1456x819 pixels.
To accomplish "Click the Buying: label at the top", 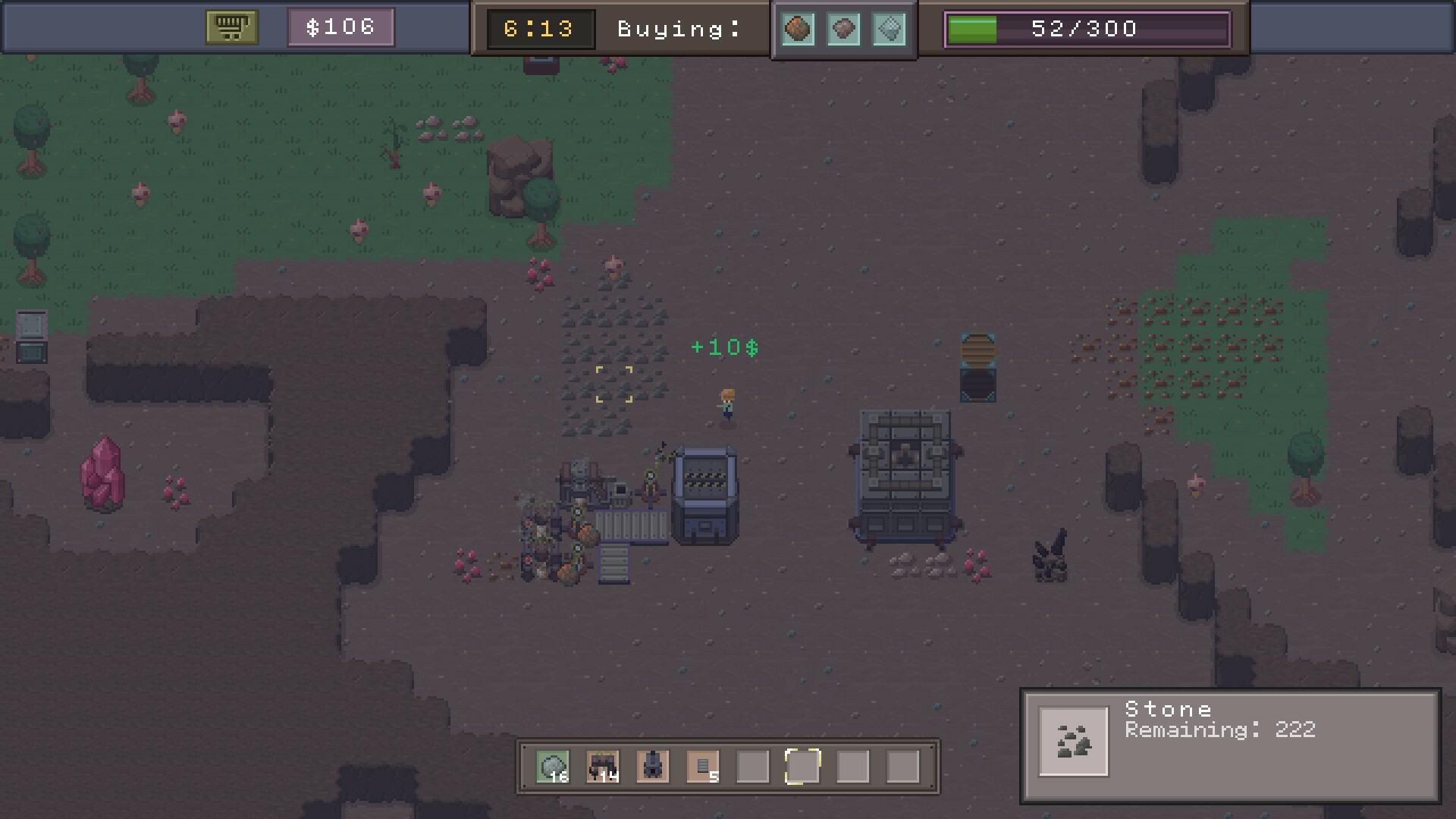I will [x=676, y=29].
